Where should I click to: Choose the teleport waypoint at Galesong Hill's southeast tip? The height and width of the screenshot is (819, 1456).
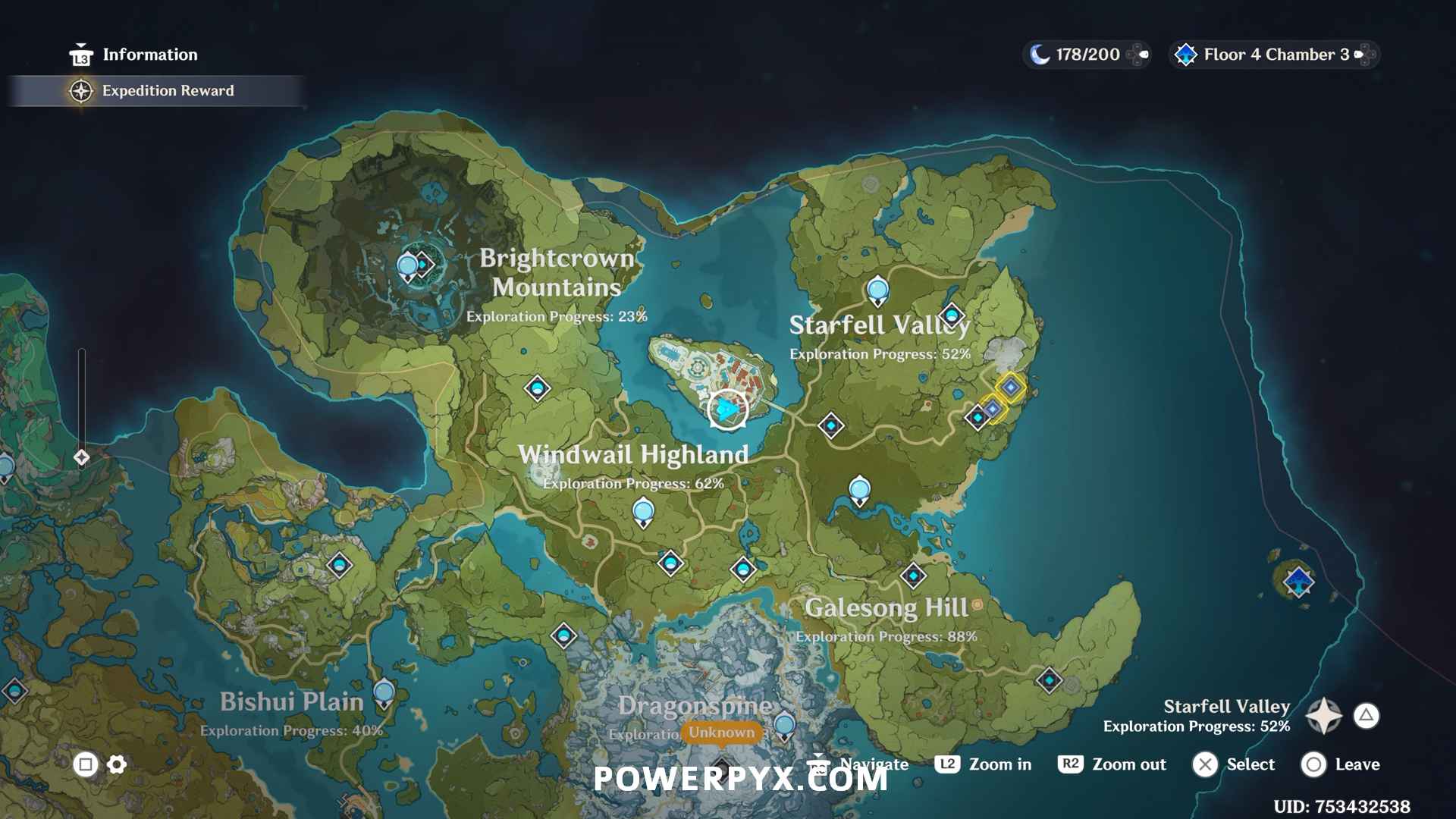pyautogui.click(x=1049, y=680)
